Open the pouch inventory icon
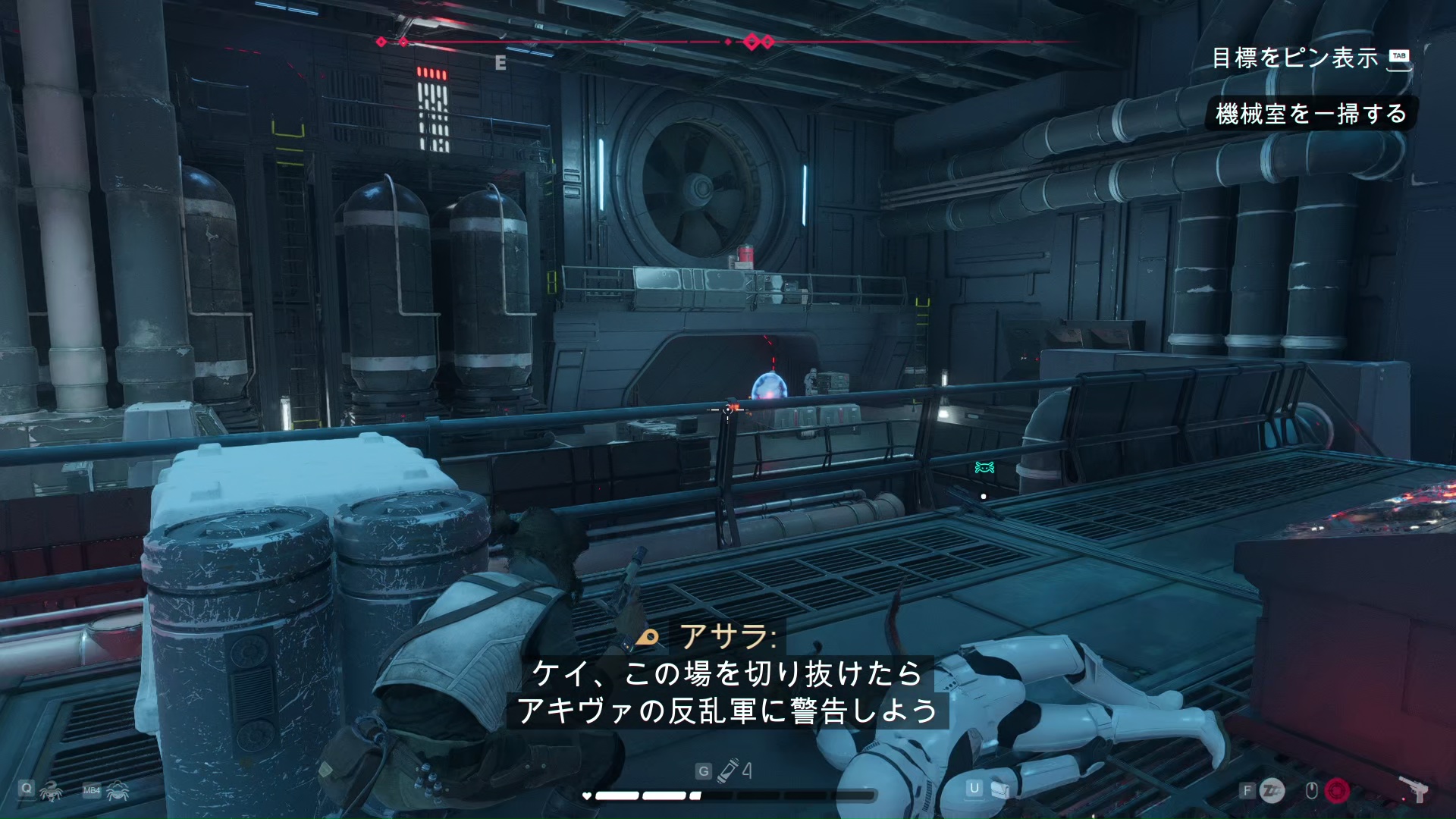This screenshot has height=819, width=1456. pos(999,790)
